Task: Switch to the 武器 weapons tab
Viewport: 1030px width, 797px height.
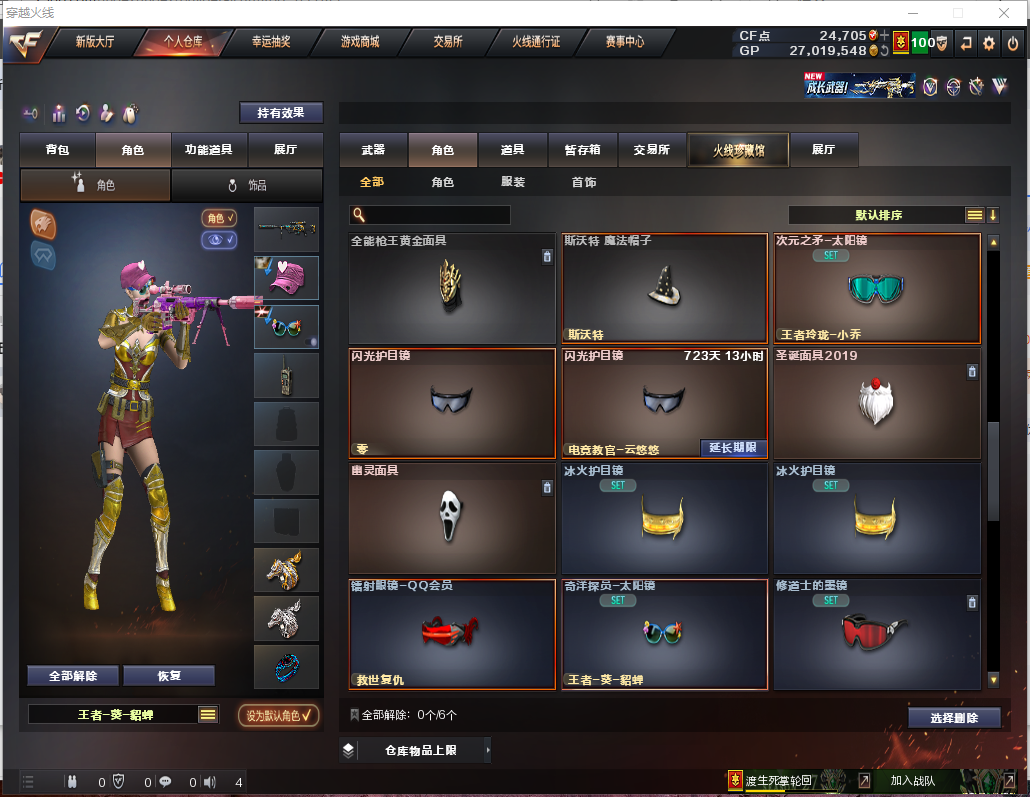Action: 373,150
